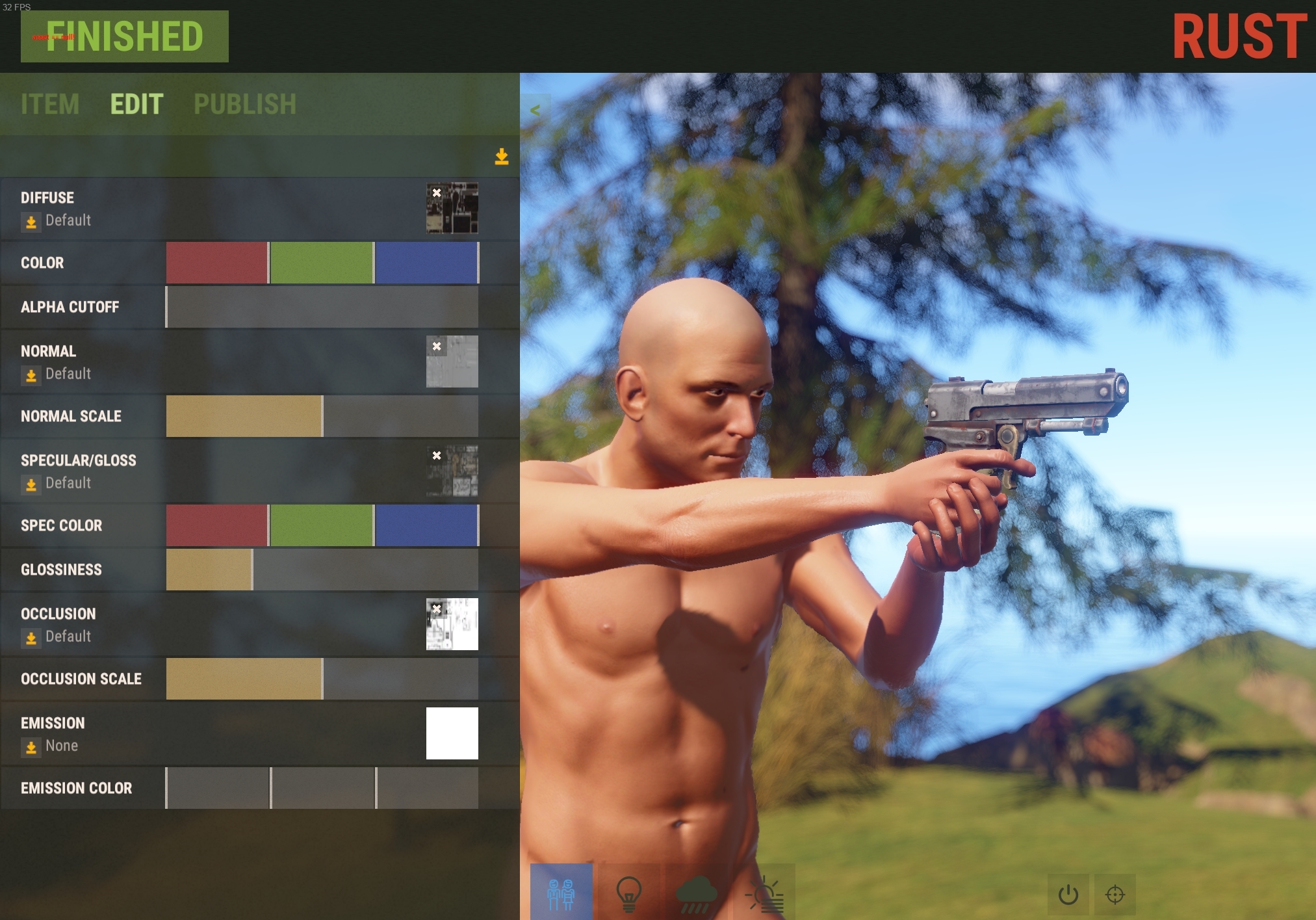
Task: Load default Diffuse via its download icon
Action: [31, 222]
